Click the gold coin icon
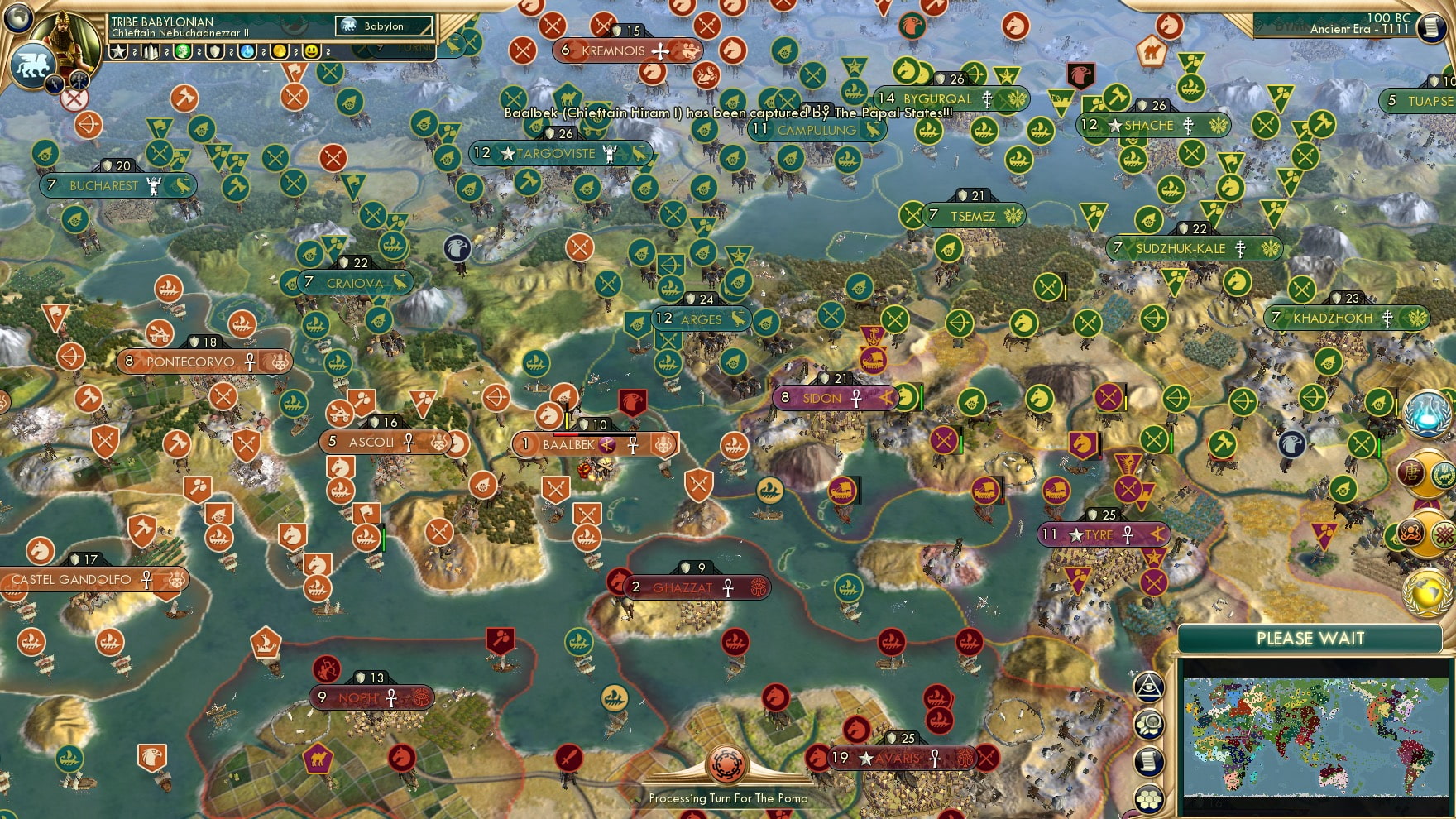 (x=280, y=52)
